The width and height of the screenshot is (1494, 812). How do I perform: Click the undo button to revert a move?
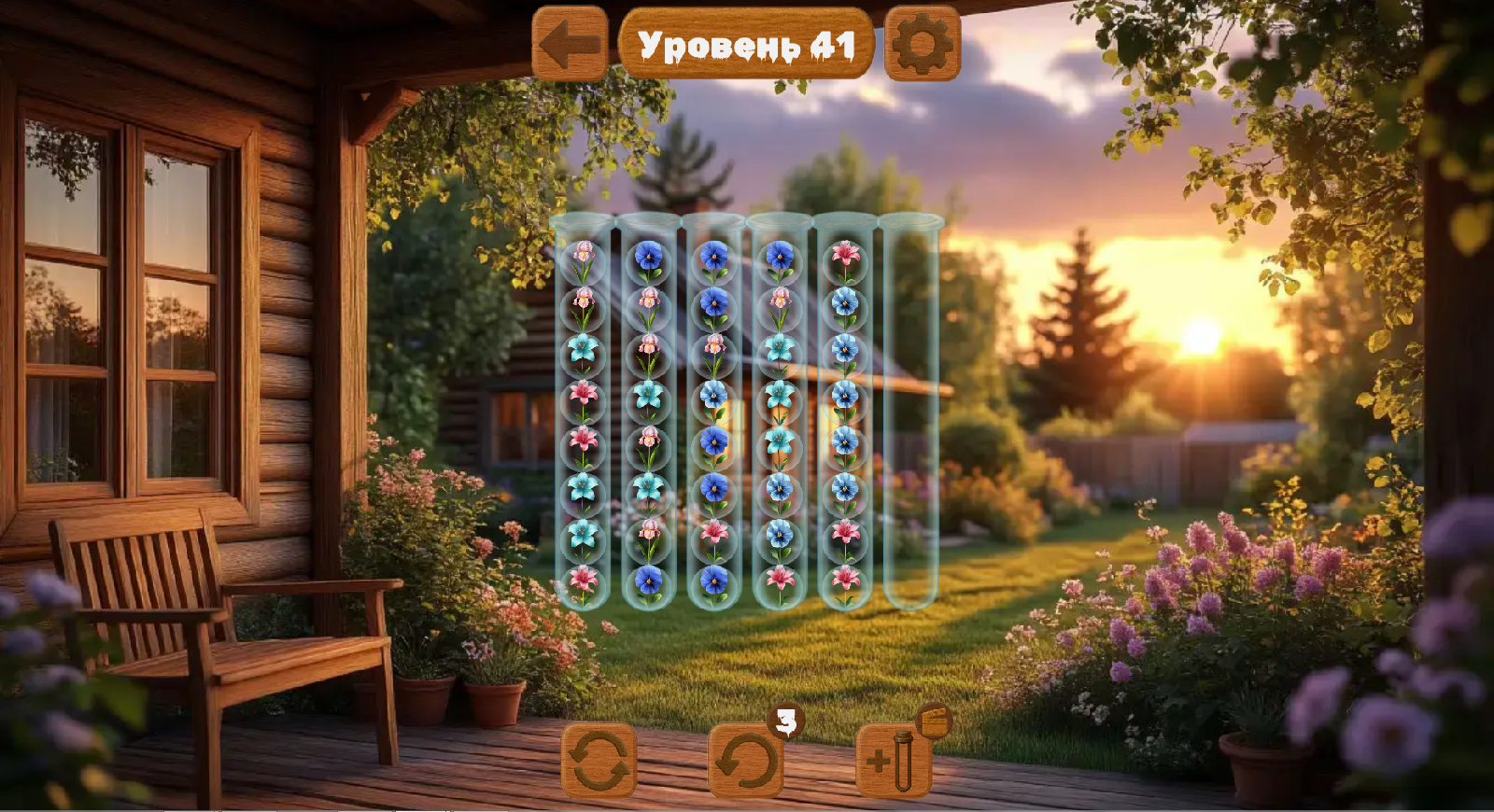tap(742, 761)
